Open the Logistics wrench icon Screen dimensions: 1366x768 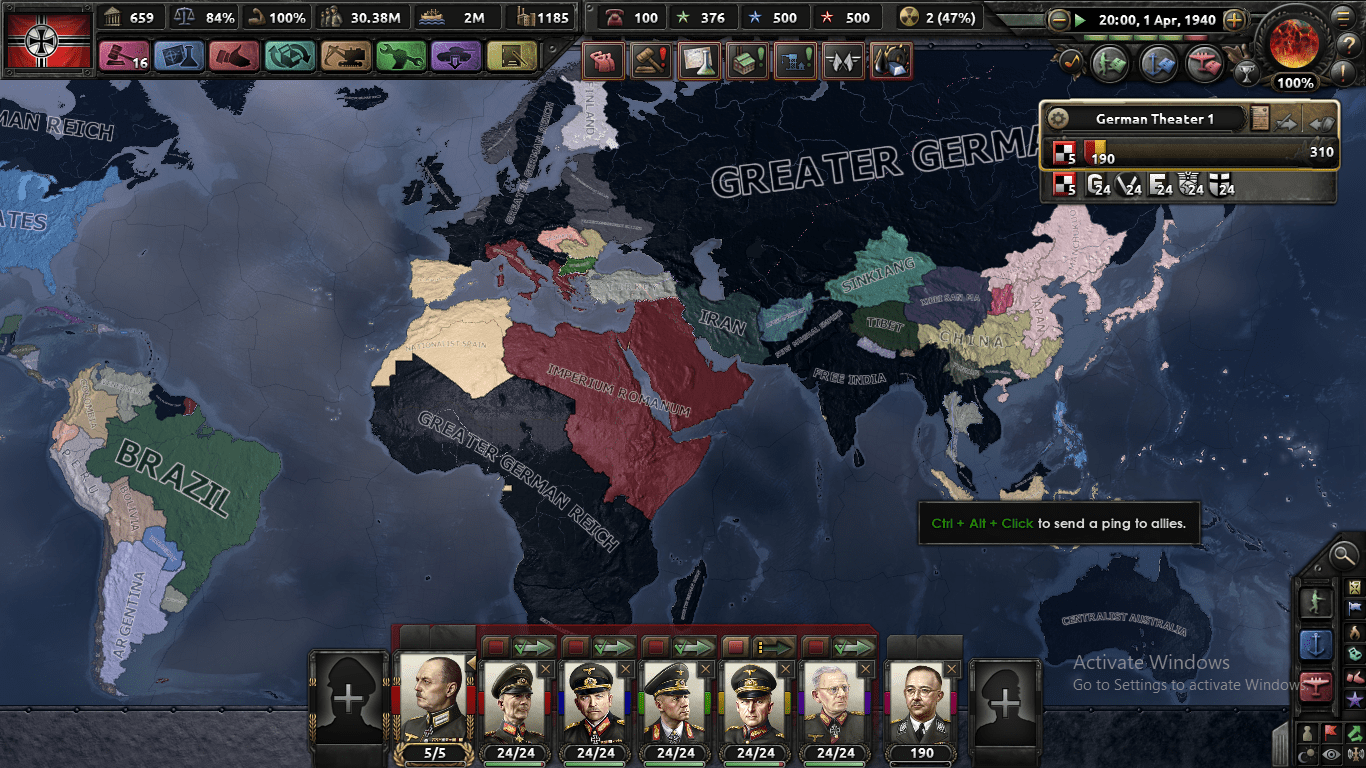pos(400,55)
